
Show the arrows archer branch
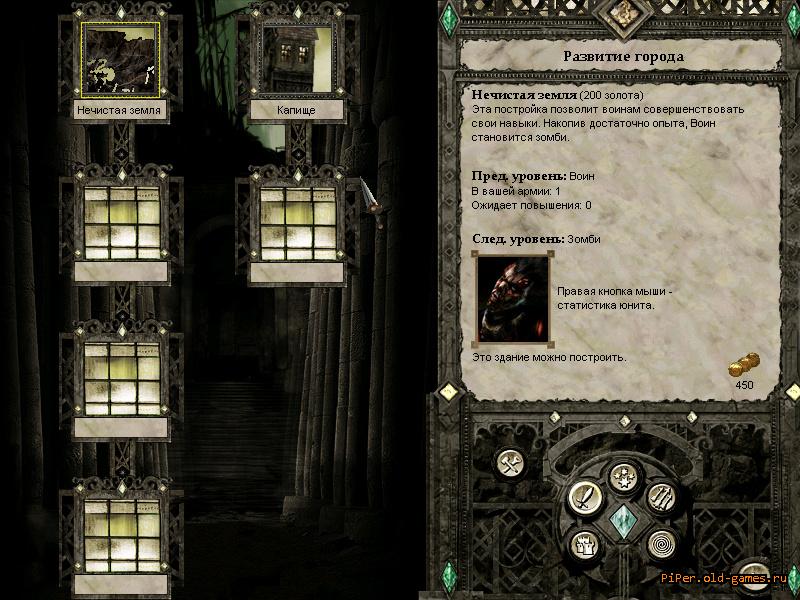coord(663,495)
